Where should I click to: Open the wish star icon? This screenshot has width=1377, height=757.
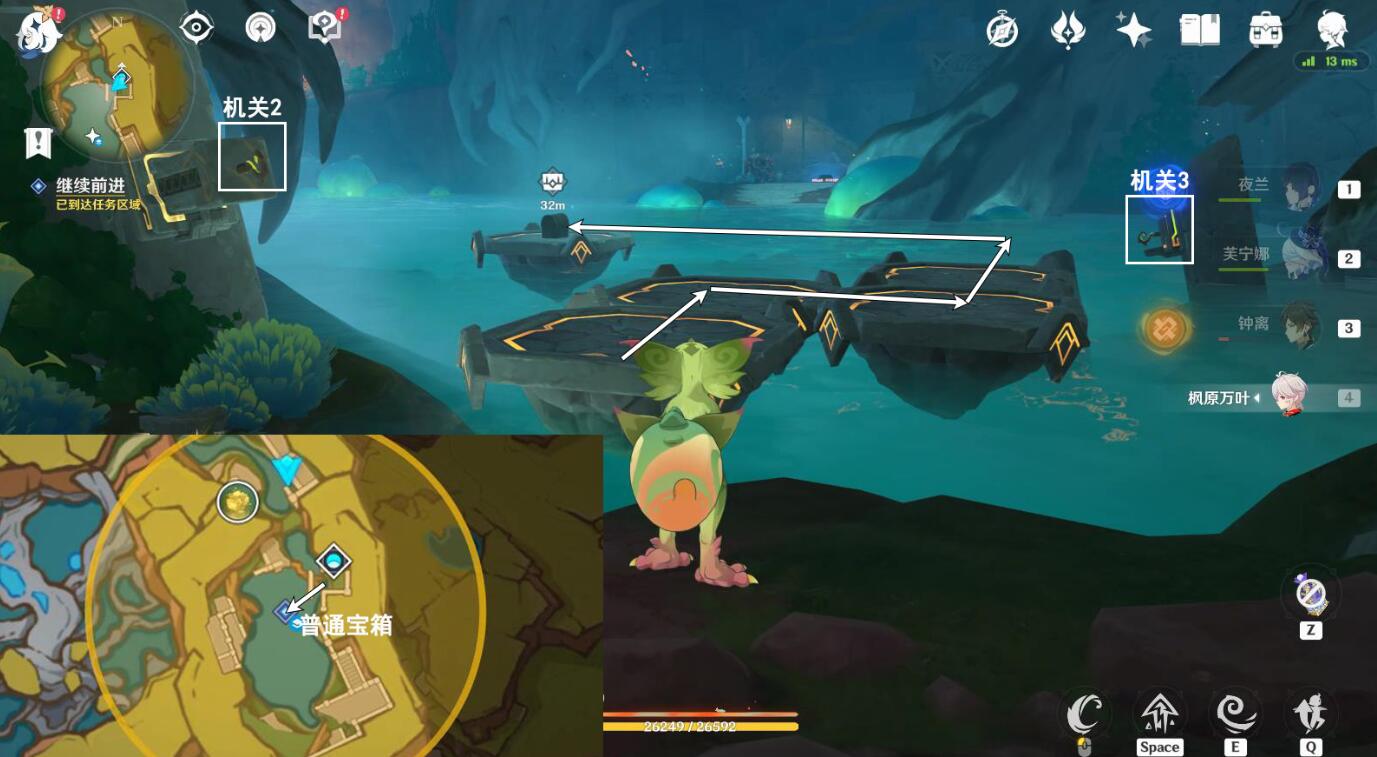tap(1133, 30)
